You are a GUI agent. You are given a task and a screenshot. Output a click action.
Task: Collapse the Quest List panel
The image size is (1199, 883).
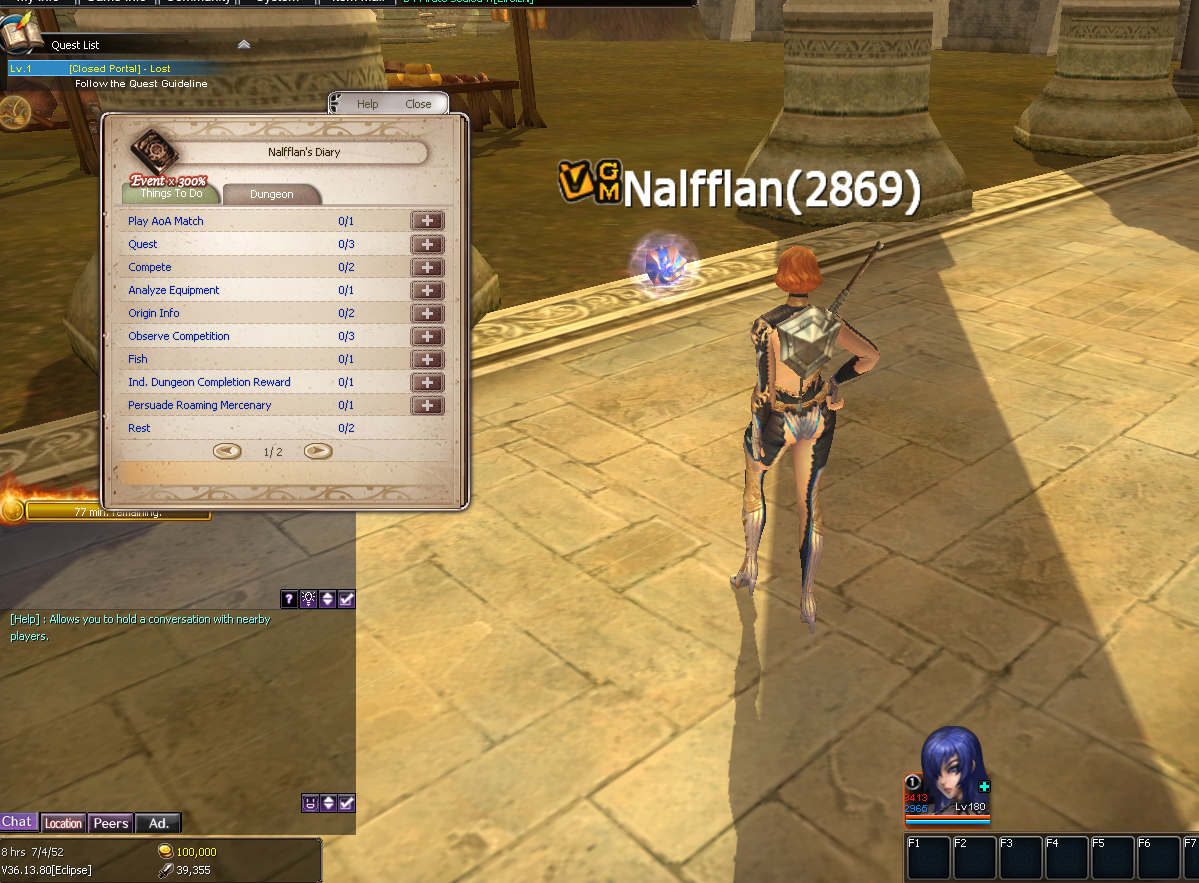click(x=244, y=45)
